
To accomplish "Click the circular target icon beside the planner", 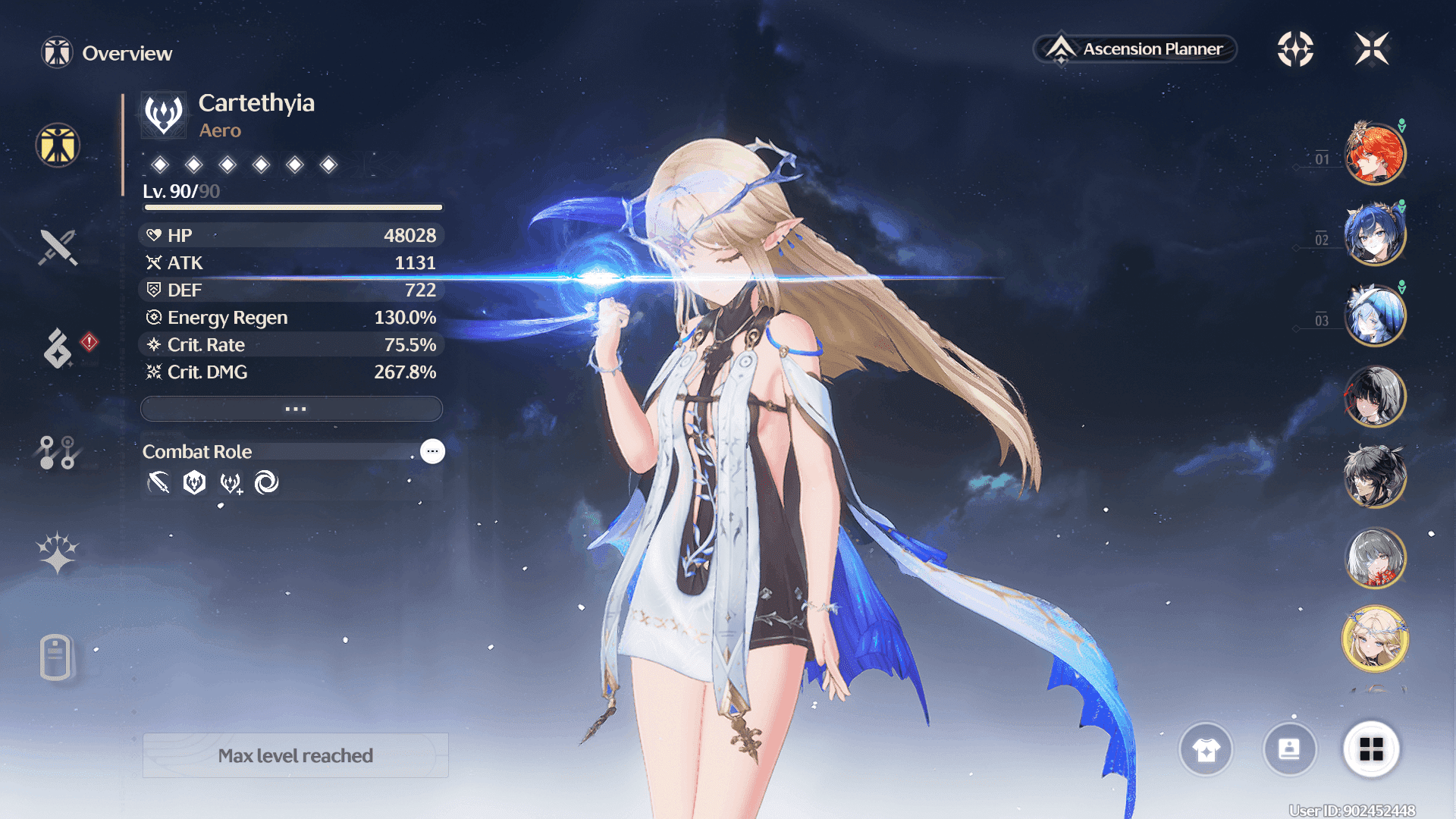I will point(1295,49).
